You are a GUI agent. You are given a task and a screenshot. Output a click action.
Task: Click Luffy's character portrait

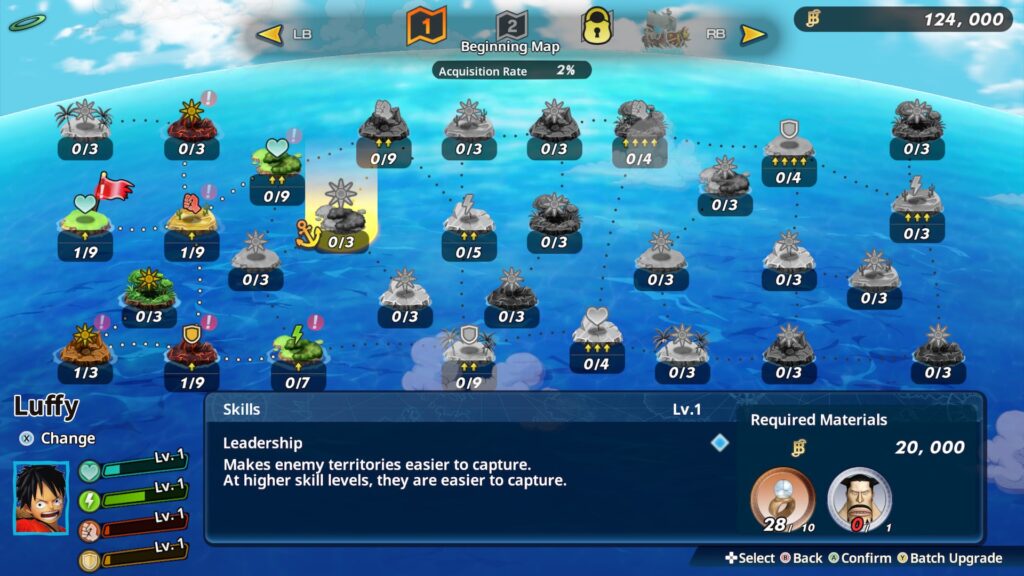41,497
